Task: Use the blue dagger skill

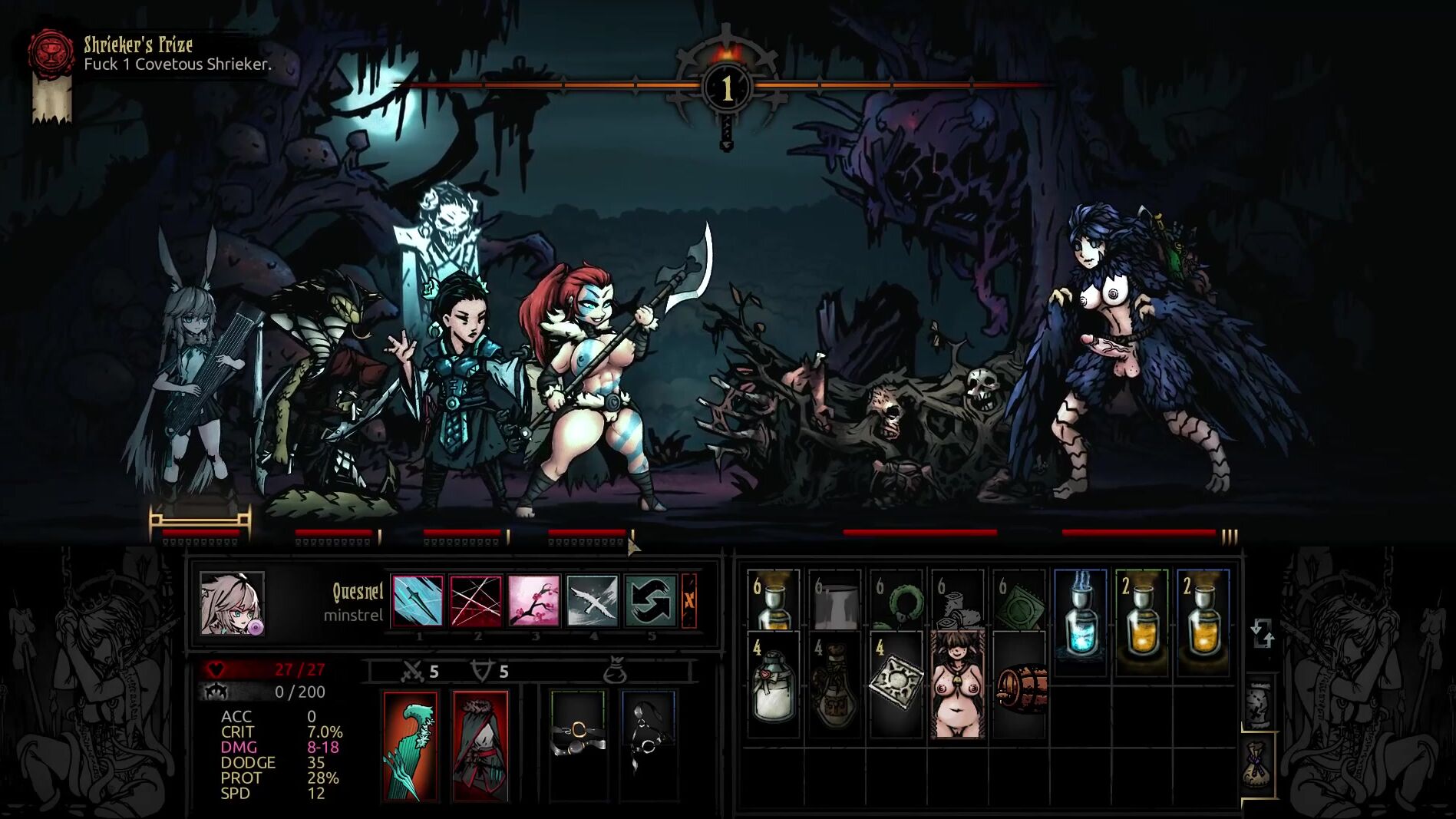Action: coord(418,600)
